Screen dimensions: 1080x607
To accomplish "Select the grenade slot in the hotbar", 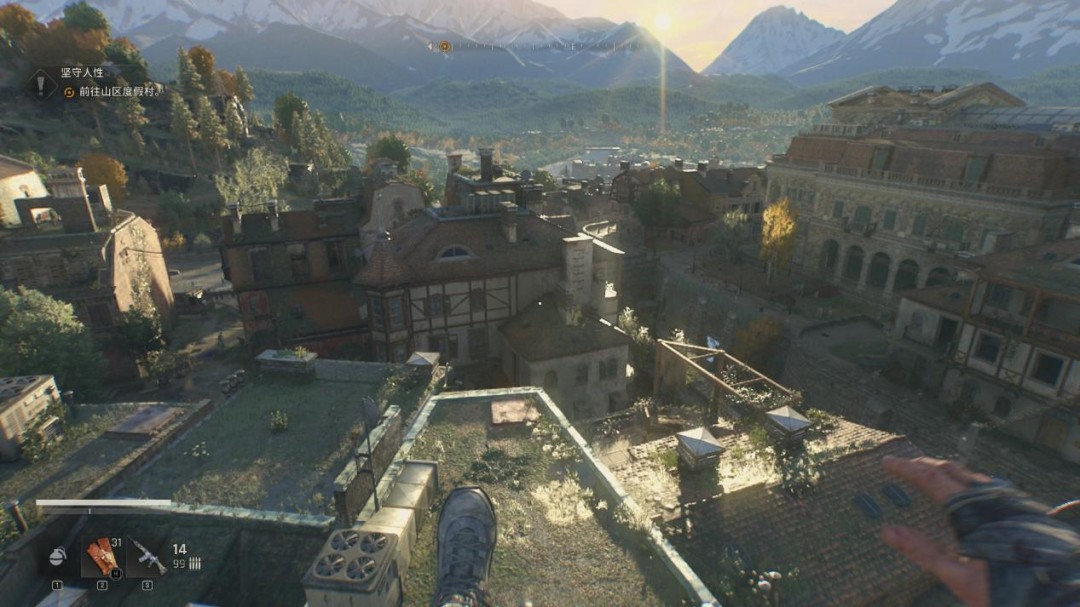I will (x=57, y=558).
